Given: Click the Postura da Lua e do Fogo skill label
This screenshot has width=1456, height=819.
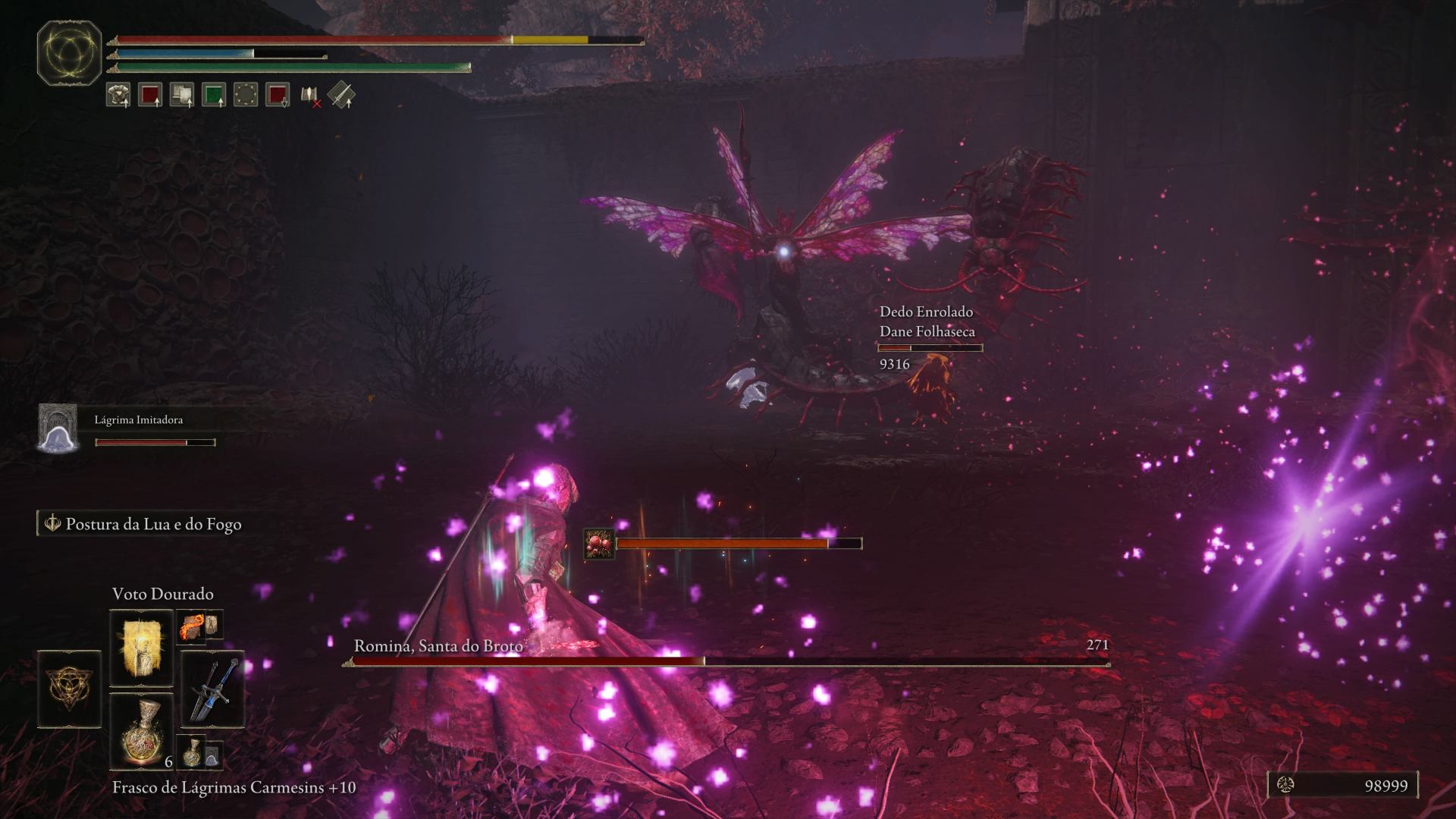Looking at the screenshot, I should click(152, 524).
